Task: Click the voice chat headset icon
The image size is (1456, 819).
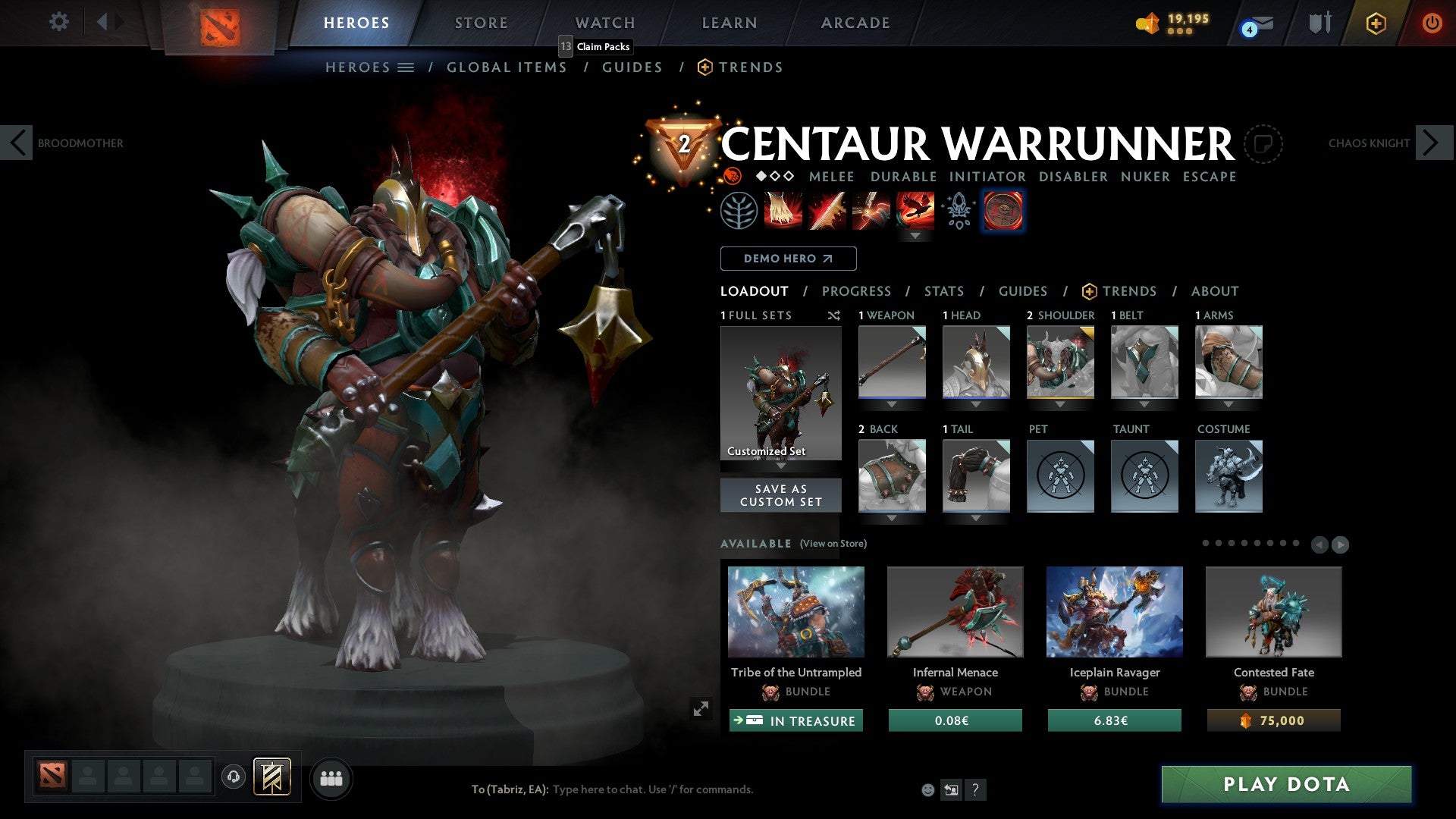Action: click(233, 777)
